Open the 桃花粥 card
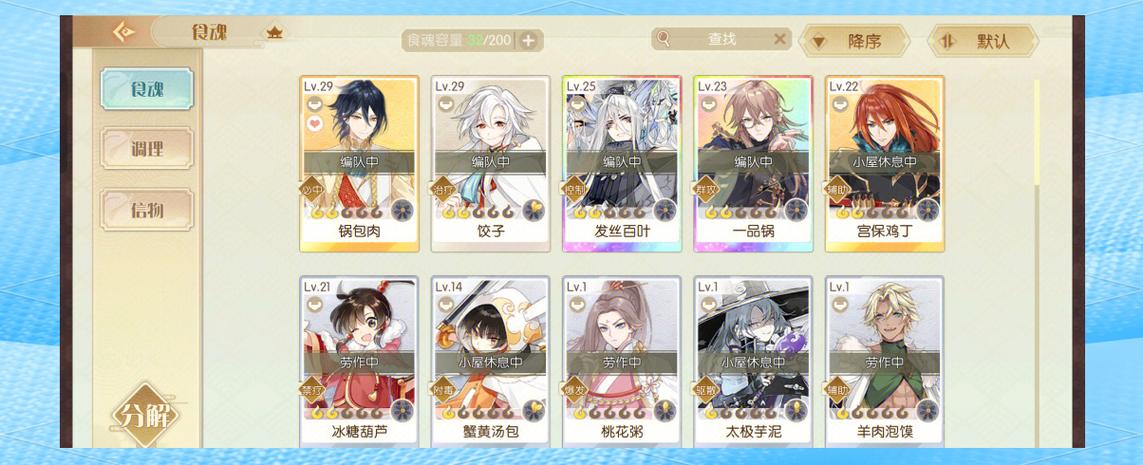1143x465 pixels. point(622,362)
